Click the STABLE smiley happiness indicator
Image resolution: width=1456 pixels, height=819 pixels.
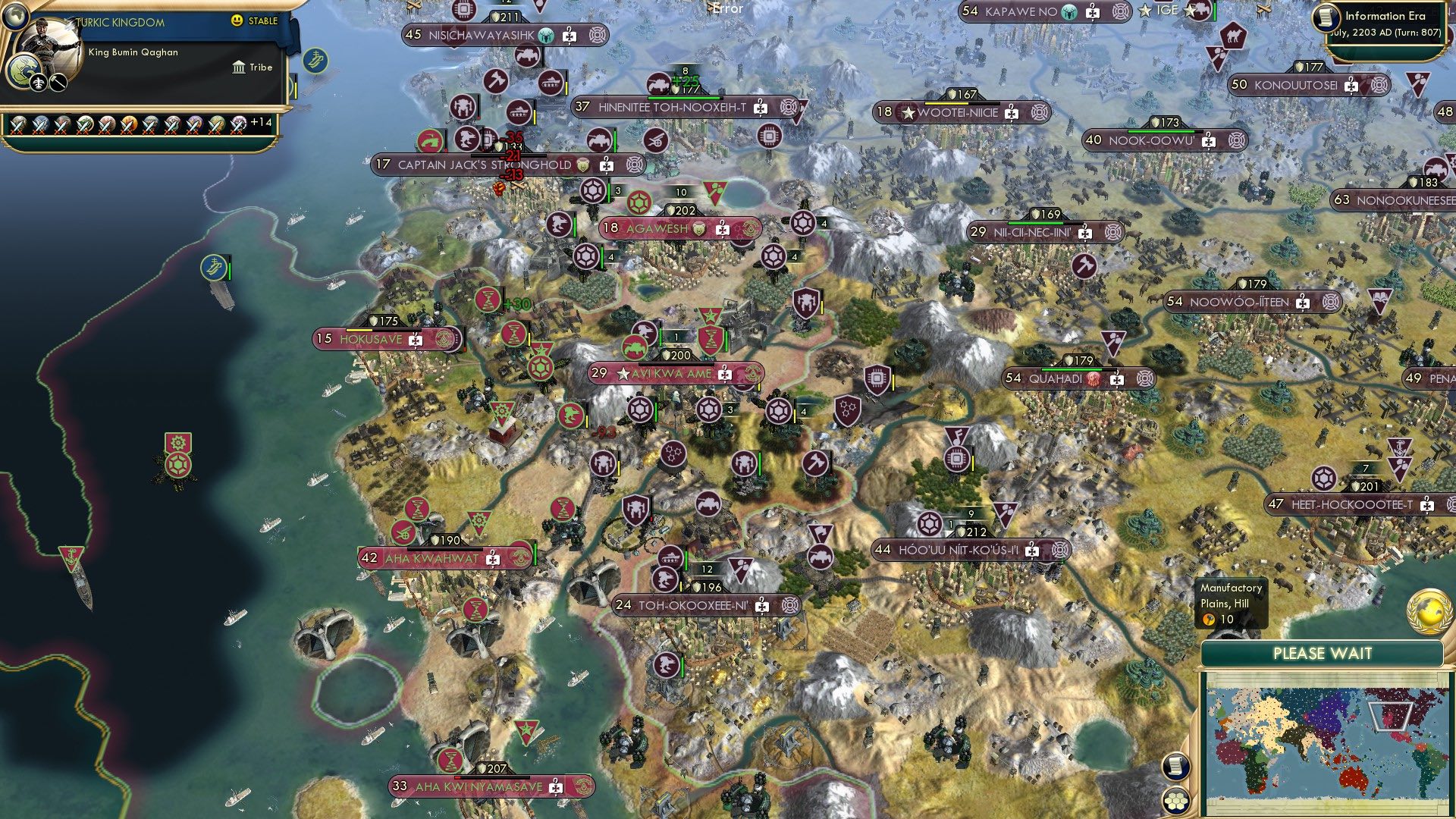click(x=238, y=21)
